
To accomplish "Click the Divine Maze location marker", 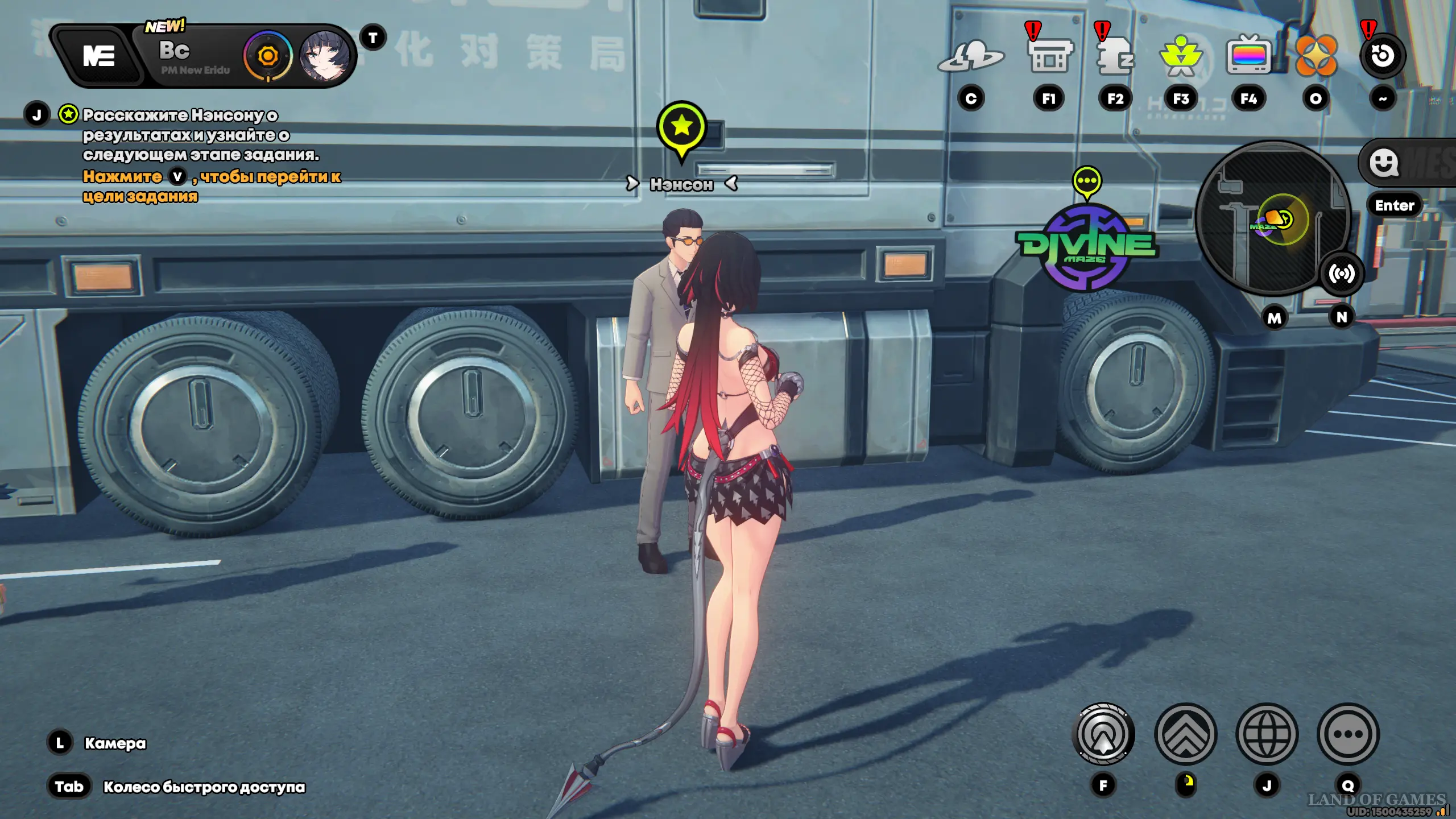I will 1086,246.
